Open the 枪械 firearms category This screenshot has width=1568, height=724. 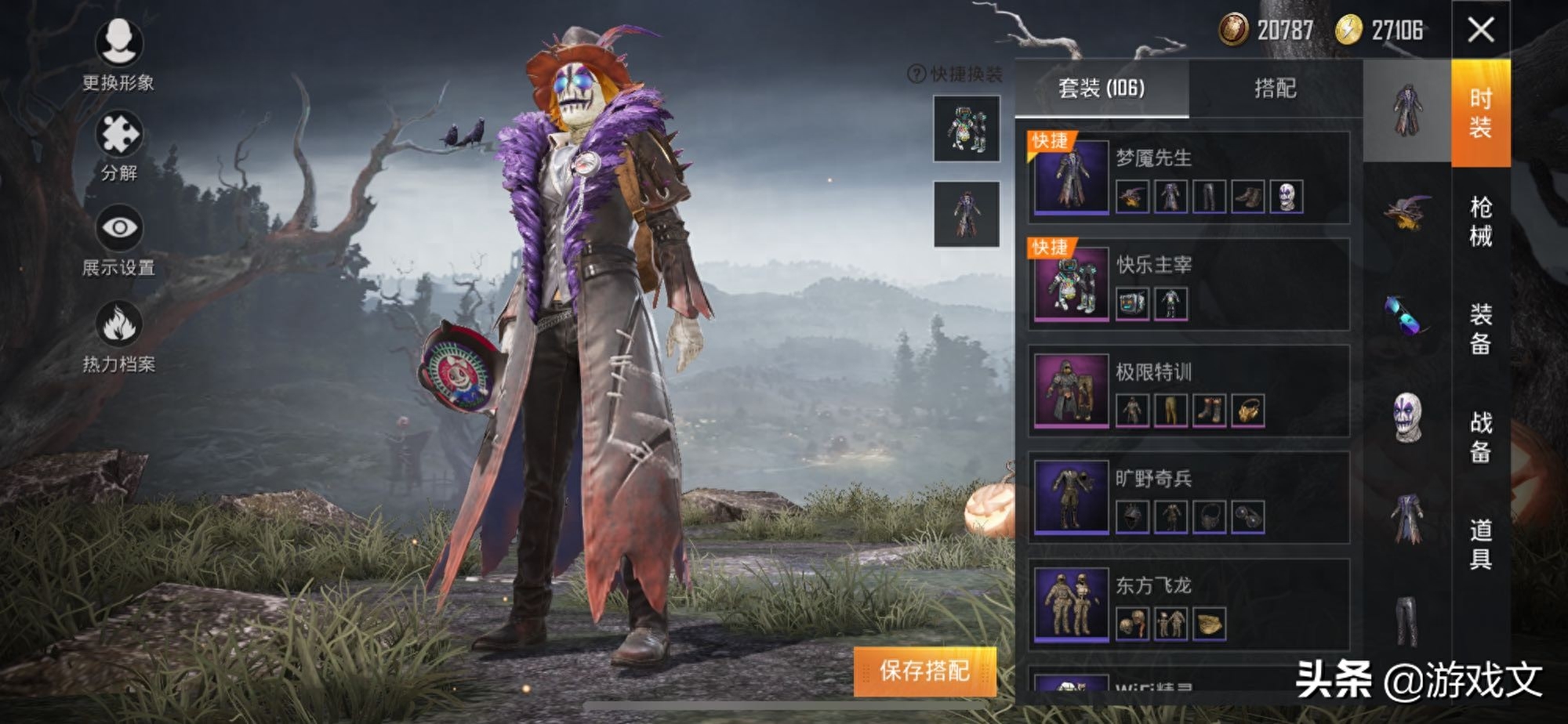[1480, 221]
